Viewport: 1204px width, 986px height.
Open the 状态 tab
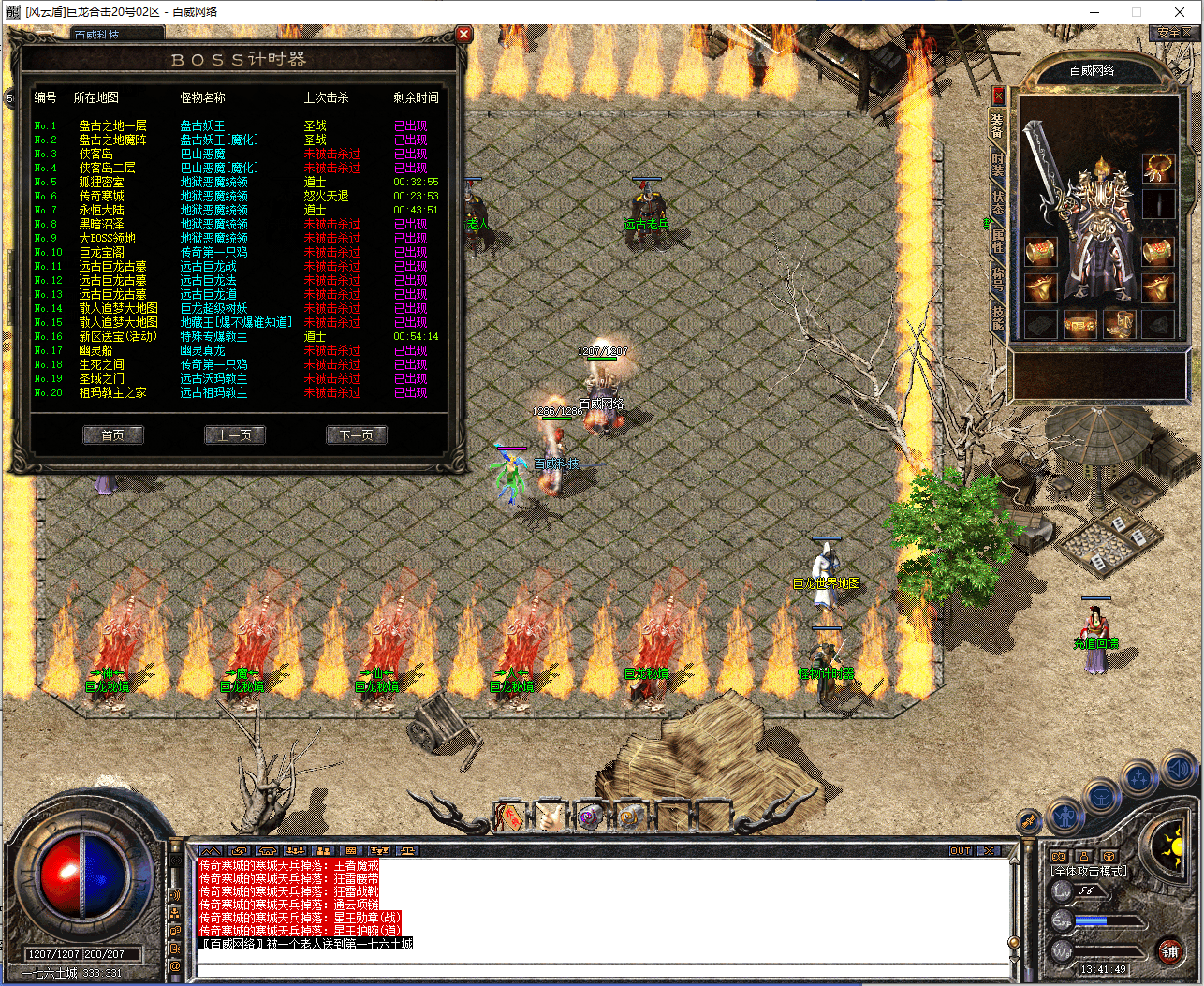tap(998, 203)
